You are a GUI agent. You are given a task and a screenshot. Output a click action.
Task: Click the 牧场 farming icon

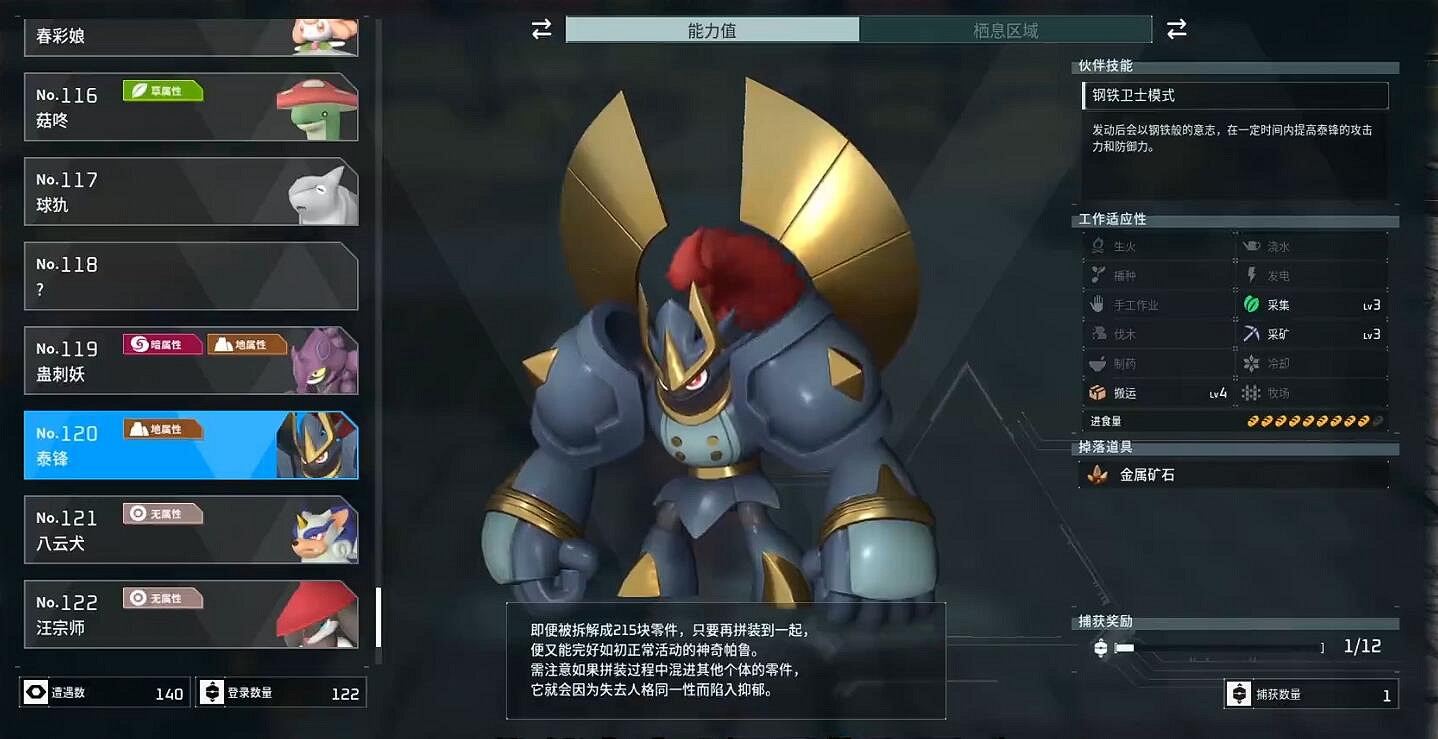click(1250, 393)
